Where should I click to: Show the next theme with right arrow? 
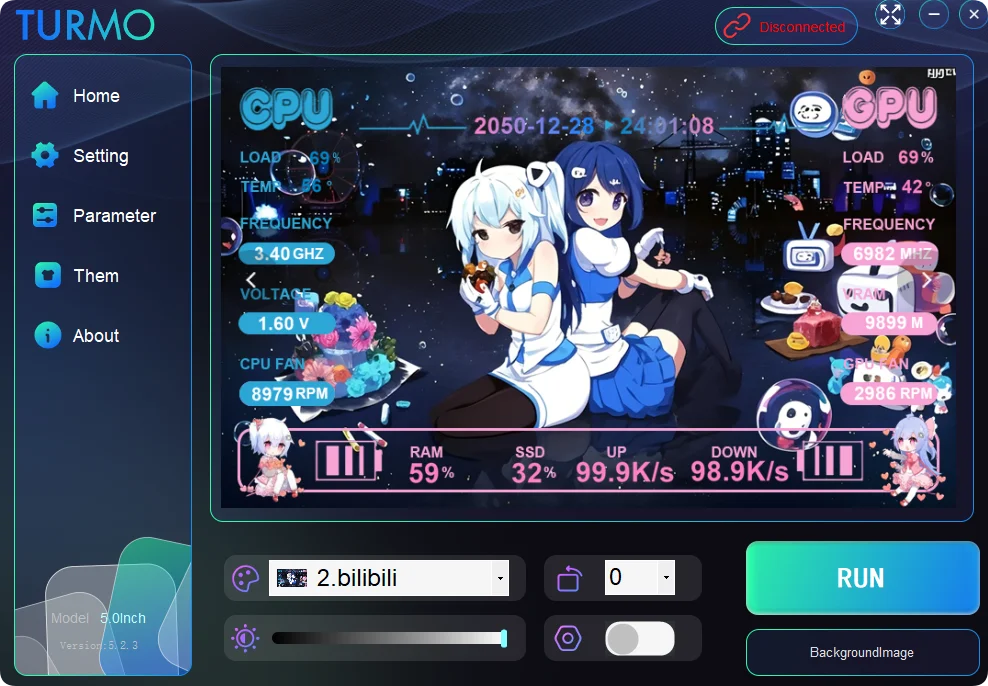point(926,280)
